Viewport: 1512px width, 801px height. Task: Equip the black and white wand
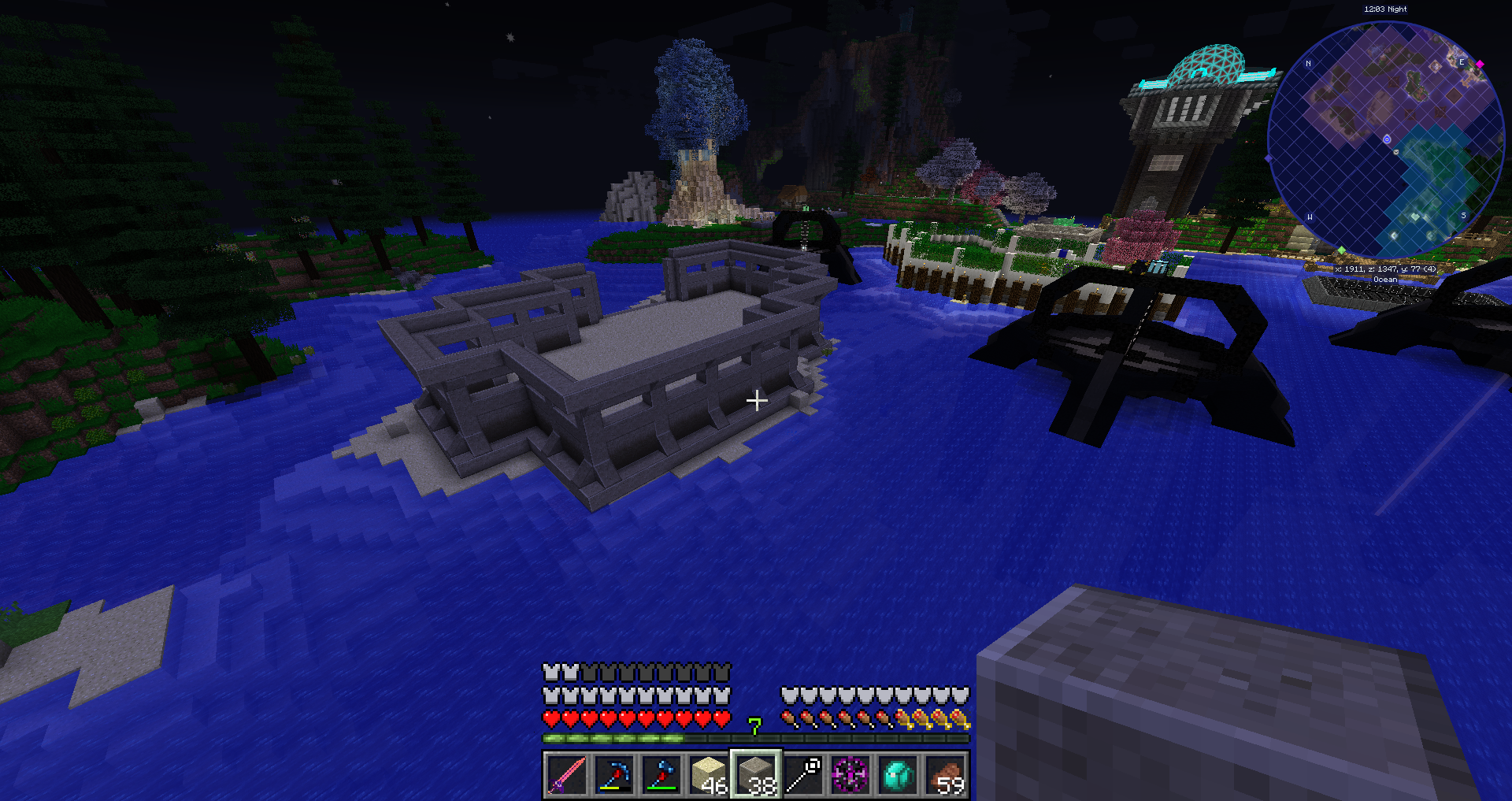pos(804,775)
